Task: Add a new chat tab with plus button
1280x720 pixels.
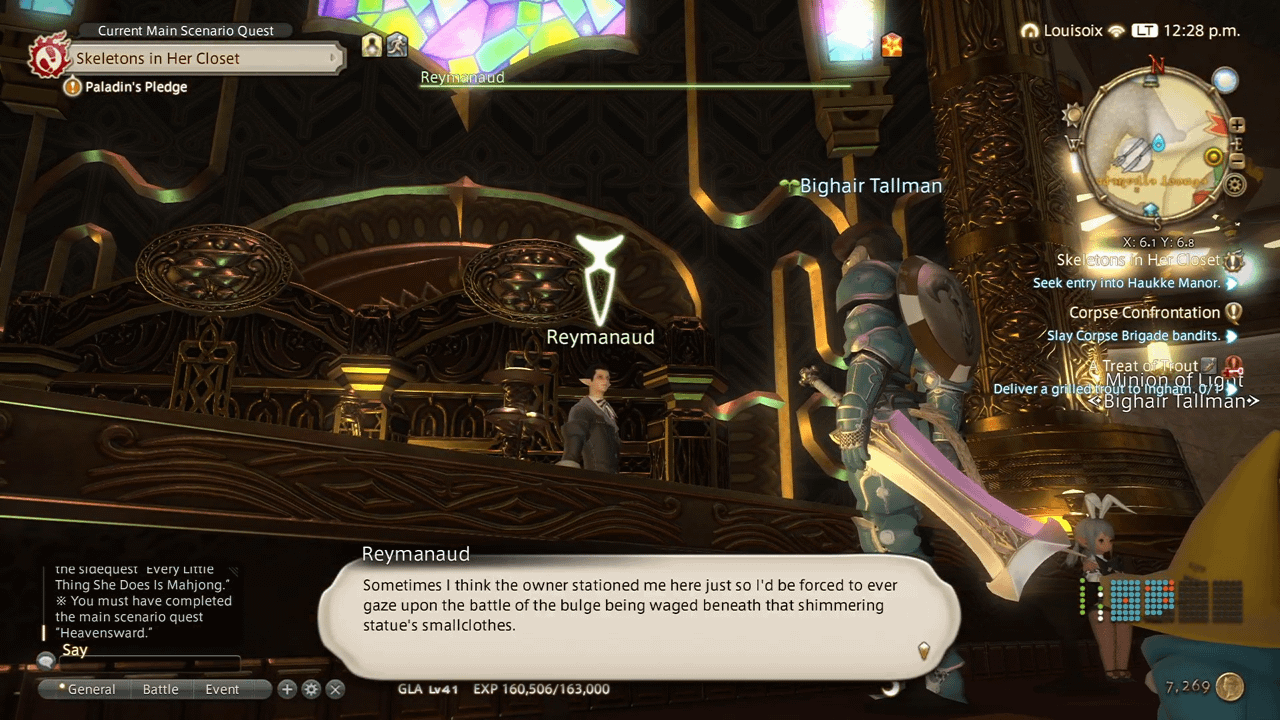Action: (287, 689)
